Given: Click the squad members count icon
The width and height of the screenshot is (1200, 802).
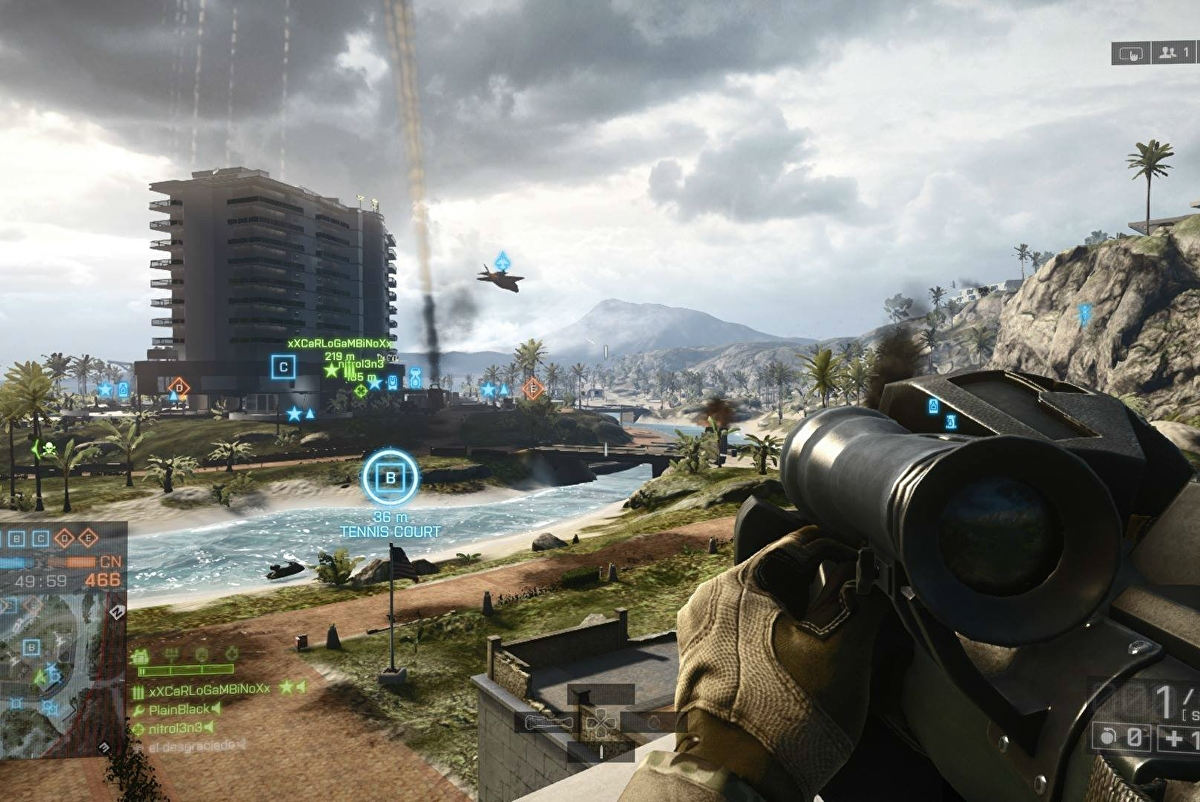Looking at the screenshot, I should point(1172,52).
